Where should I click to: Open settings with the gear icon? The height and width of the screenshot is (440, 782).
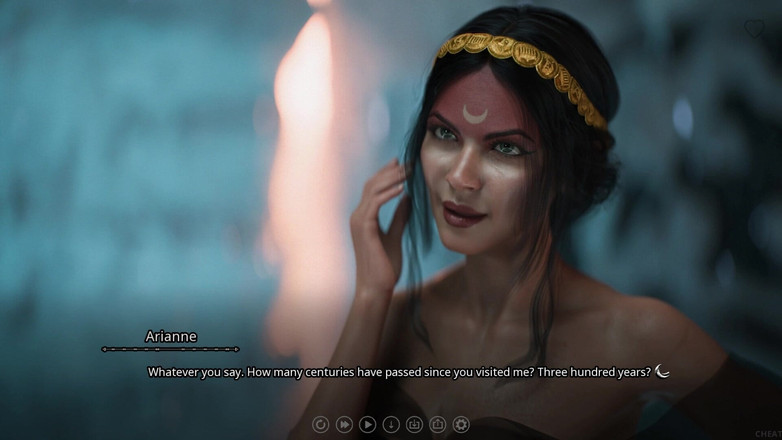[x=461, y=425]
